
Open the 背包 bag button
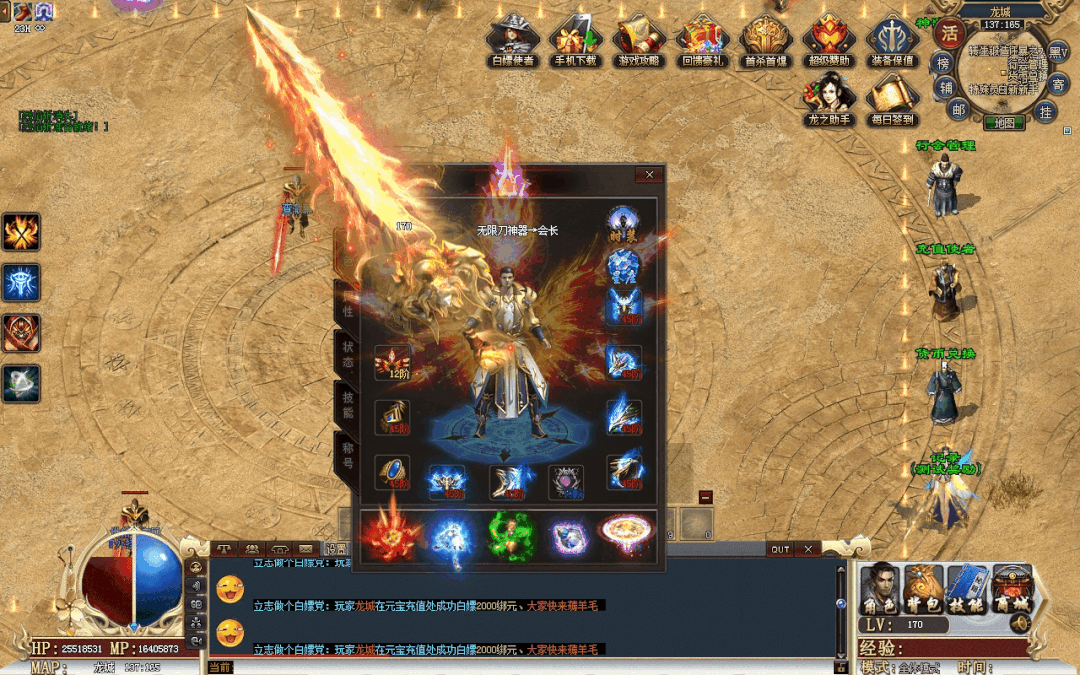pyautogui.click(x=924, y=590)
